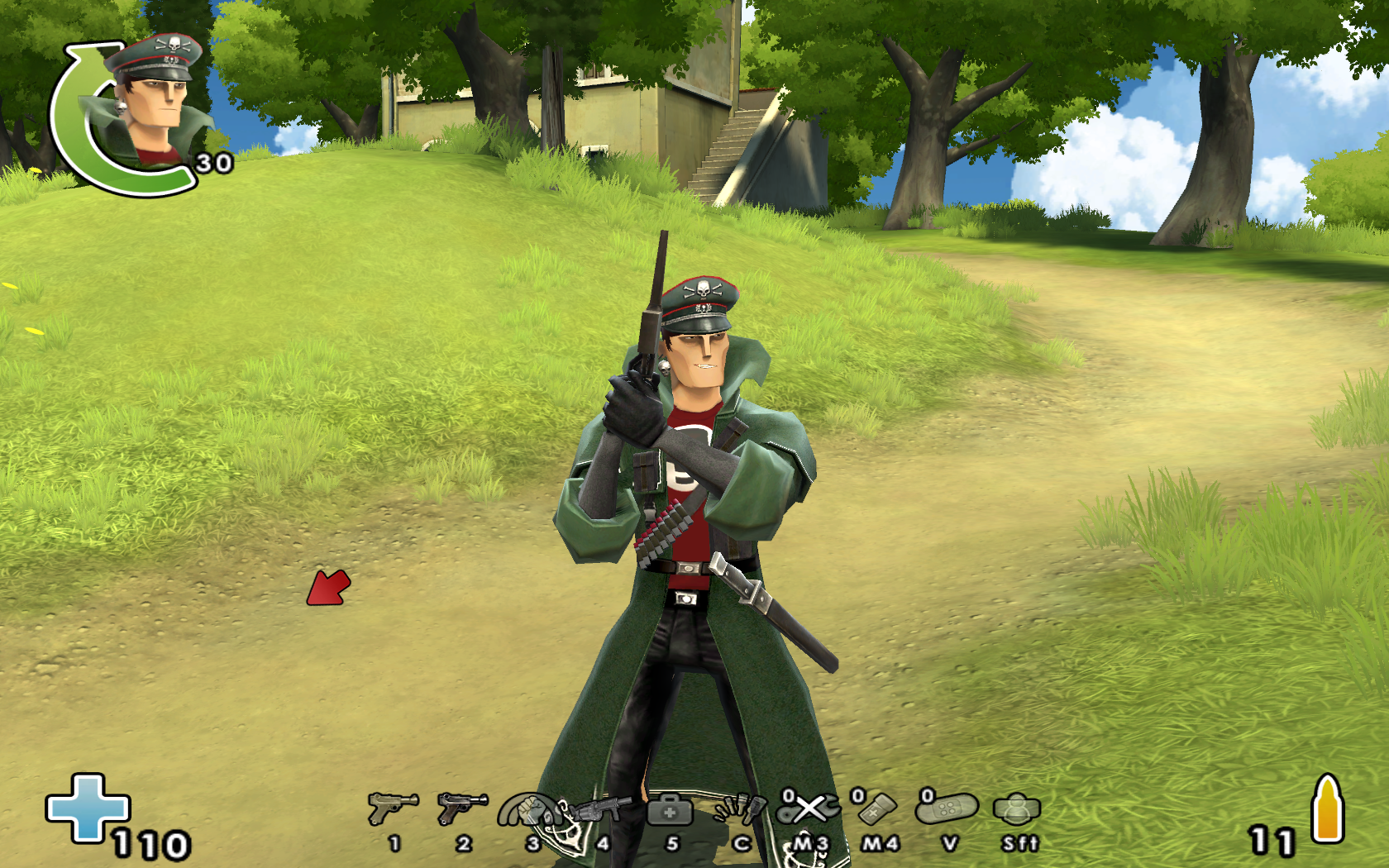
Task: Select the first pistol in slot 1
Action: click(x=393, y=808)
